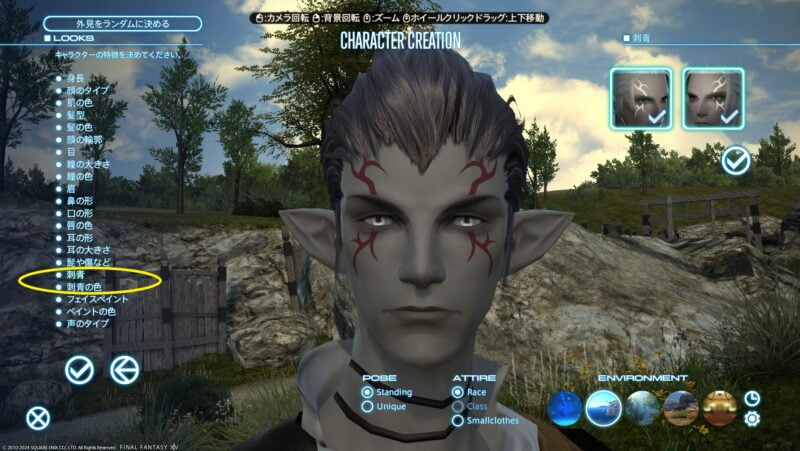800x451 pixels.
Task: Go back with the left arrow button
Action: click(x=124, y=370)
